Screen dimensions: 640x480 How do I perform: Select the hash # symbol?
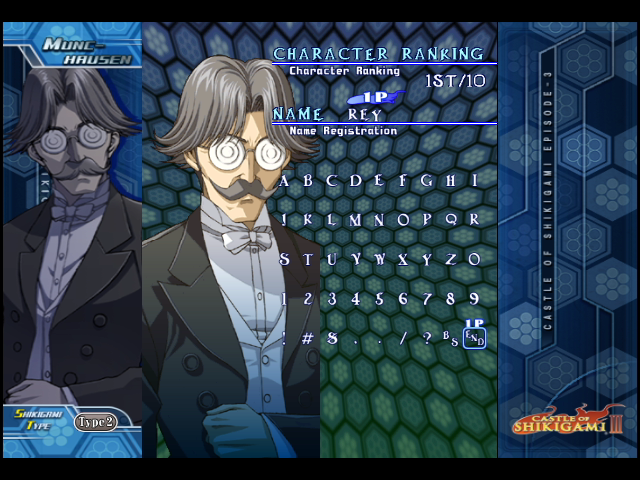[x=308, y=339]
